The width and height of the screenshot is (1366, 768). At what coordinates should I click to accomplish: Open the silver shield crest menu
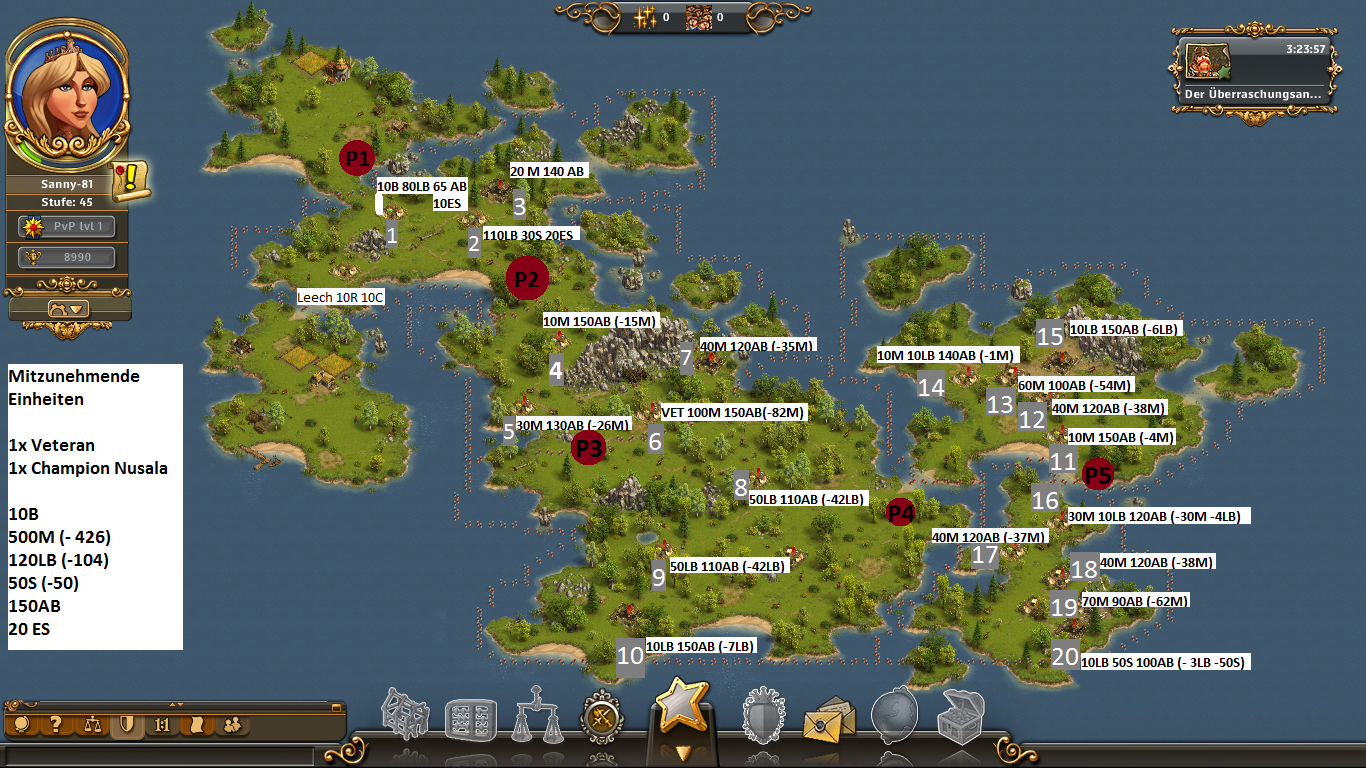pos(765,716)
